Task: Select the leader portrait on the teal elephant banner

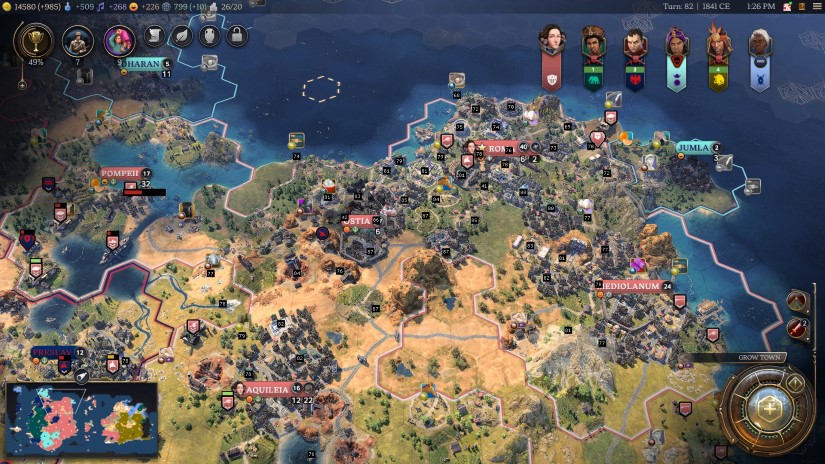Action: pyautogui.click(x=593, y=42)
